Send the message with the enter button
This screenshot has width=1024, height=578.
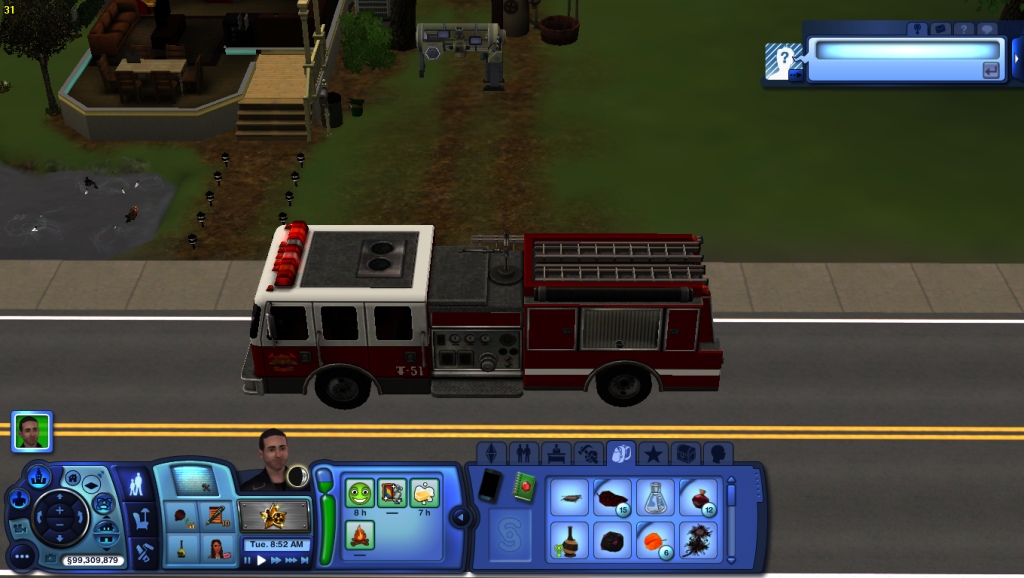tap(991, 70)
